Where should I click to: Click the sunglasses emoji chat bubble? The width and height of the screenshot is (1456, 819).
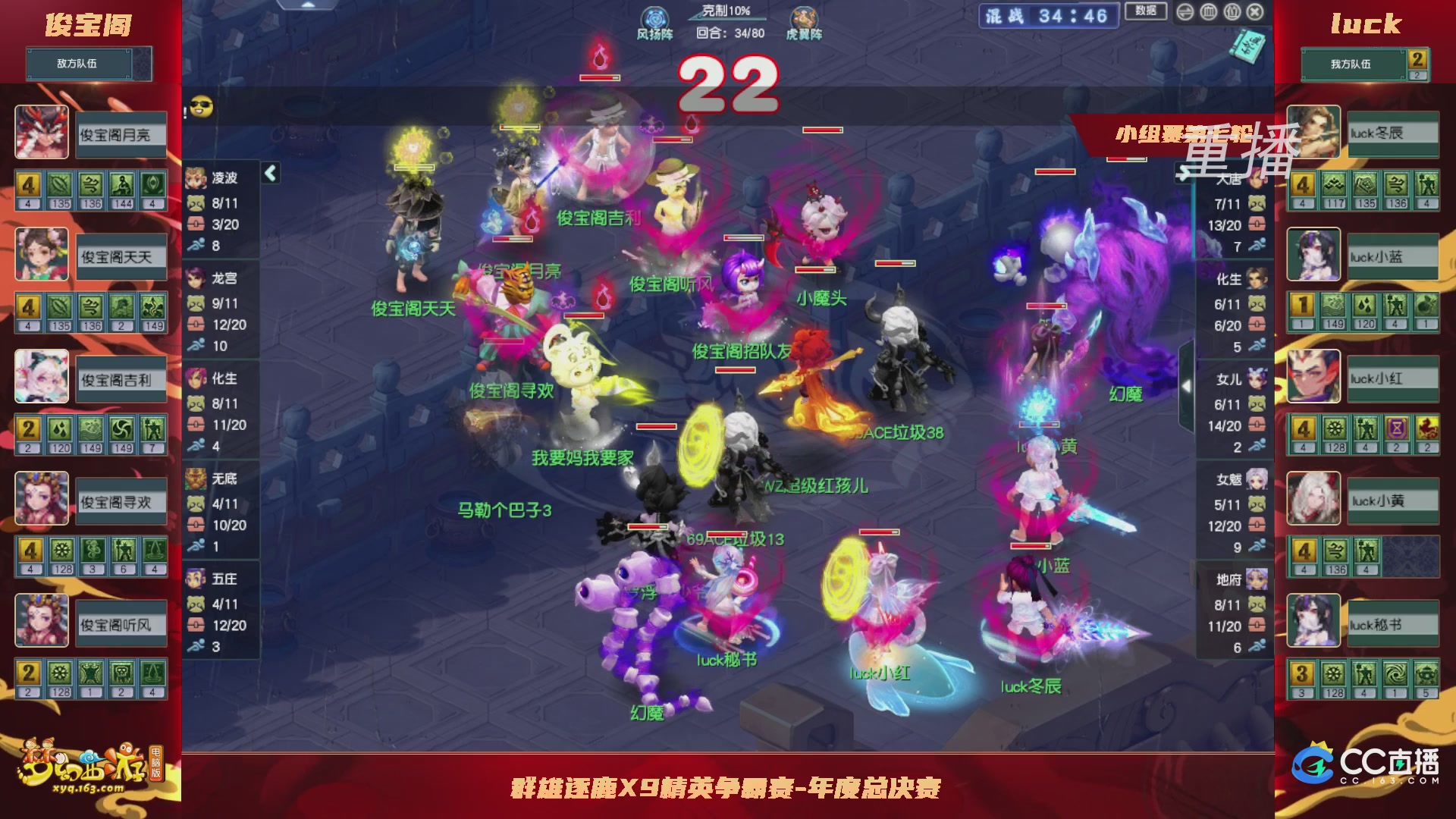[200, 108]
